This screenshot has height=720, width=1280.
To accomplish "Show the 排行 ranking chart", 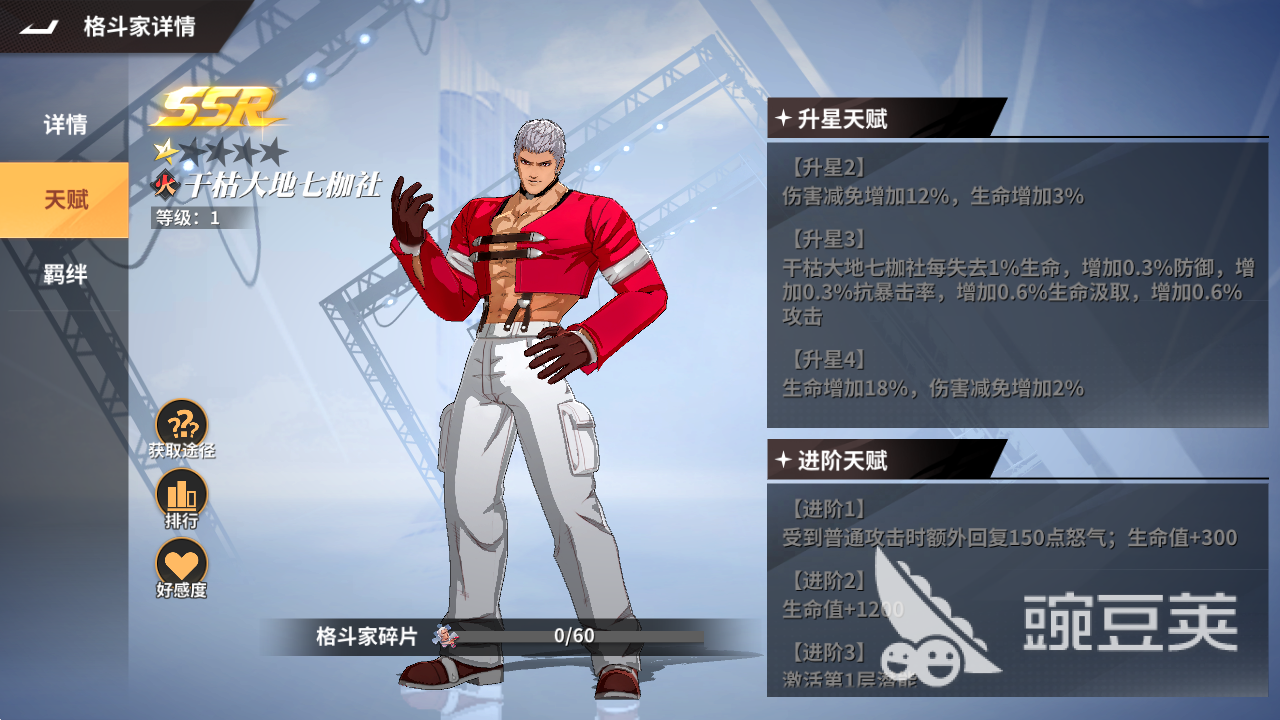I will pyautogui.click(x=182, y=493).
